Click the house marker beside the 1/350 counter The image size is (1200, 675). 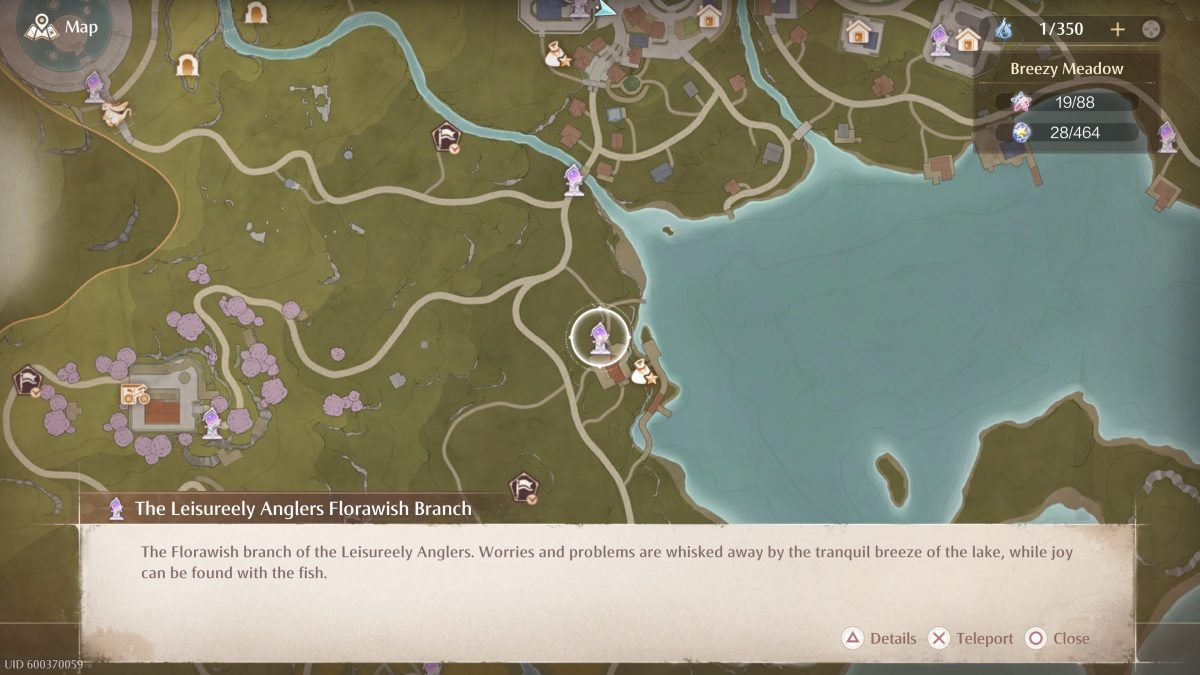pyautogui.click(x=967, y=40)
